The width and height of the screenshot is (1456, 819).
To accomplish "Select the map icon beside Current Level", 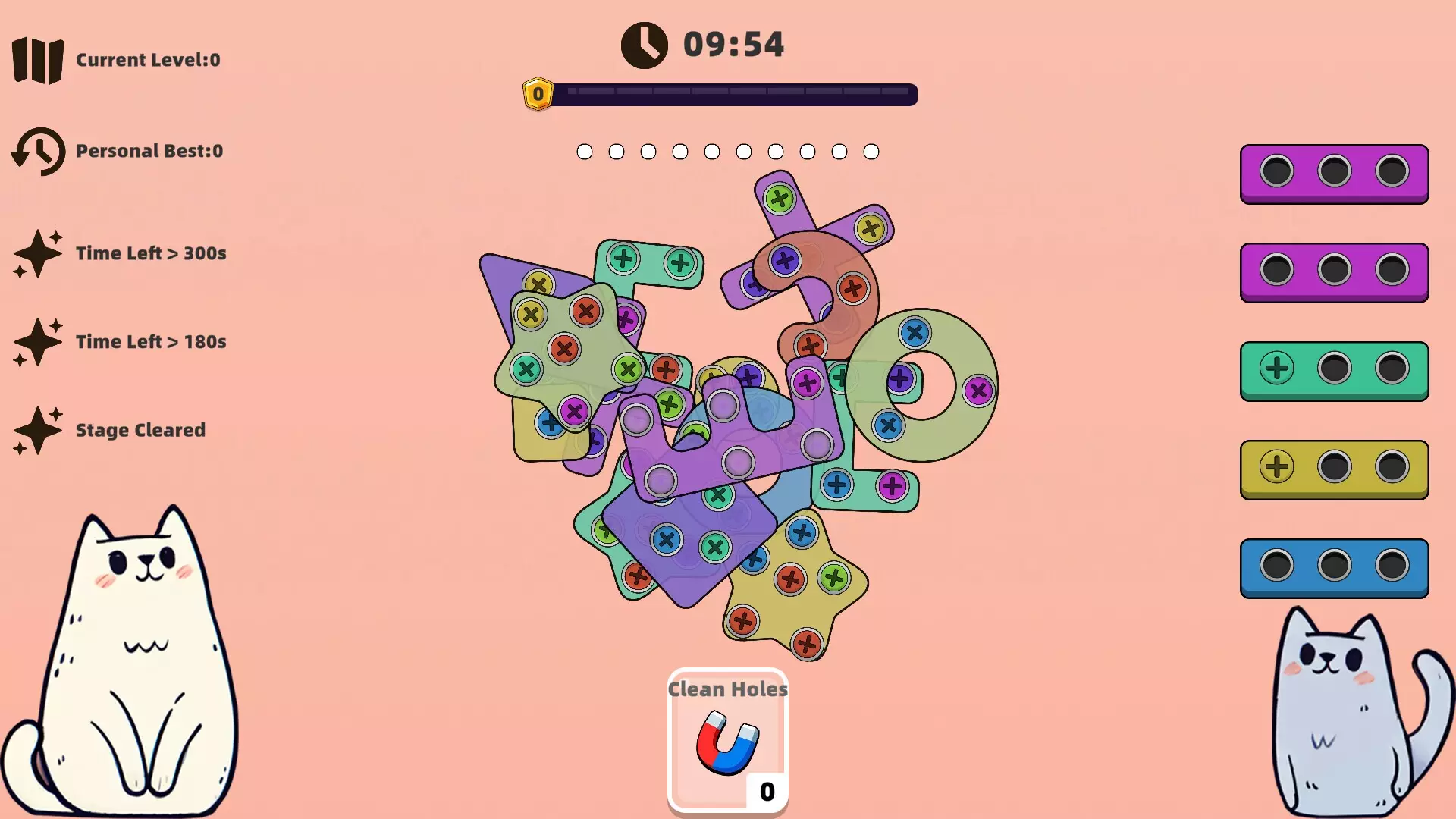I will click(x=38, y=59).
